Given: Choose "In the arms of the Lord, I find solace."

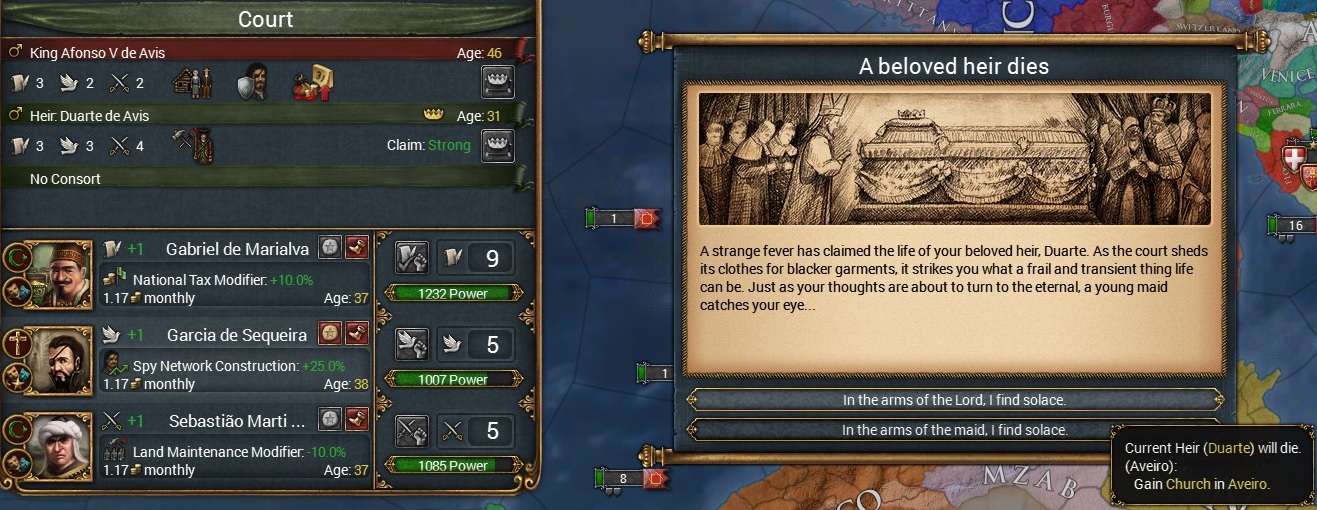Looking at the screenshot, I should [x=954, y=400].
